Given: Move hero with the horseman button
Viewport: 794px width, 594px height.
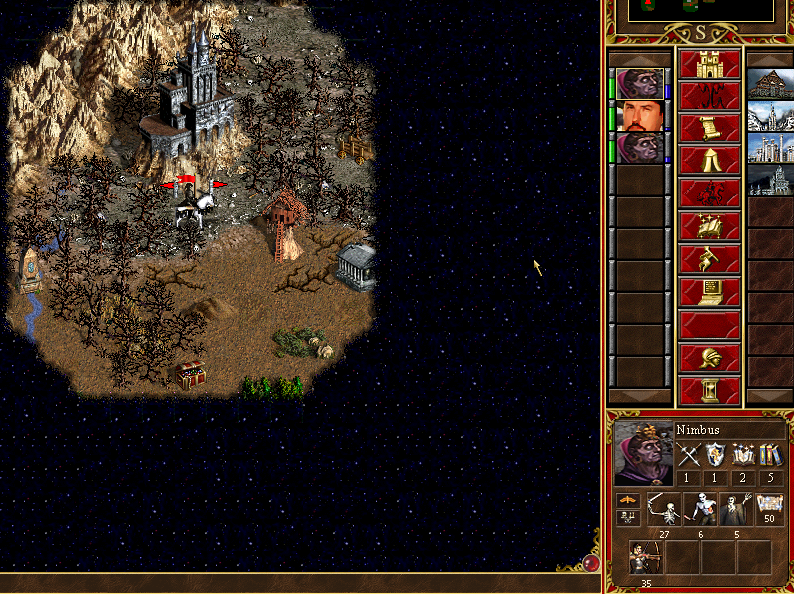Looking at the screenshot, I should click(710, 193).
